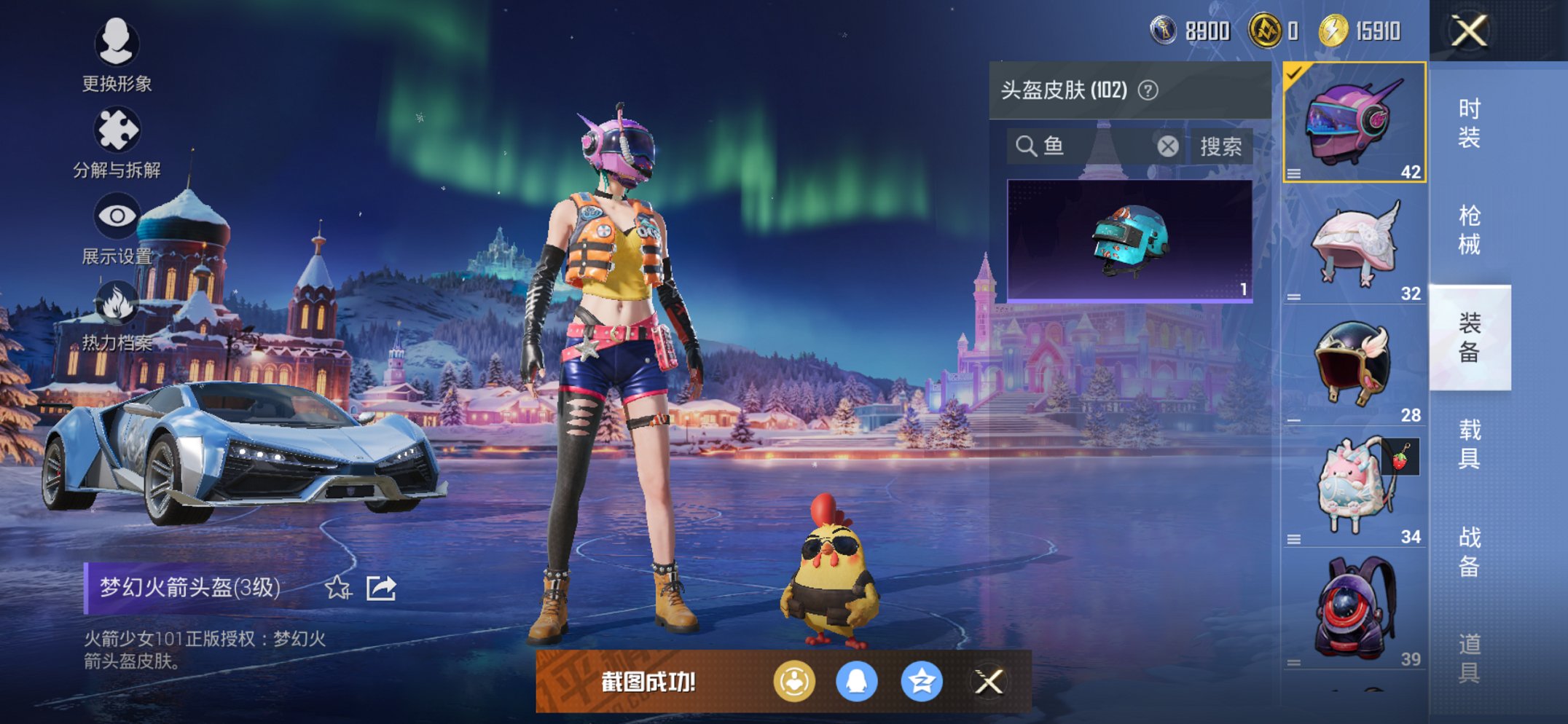Select the teal fish helmet result

pyautogui.click(x=1129, y=240)
